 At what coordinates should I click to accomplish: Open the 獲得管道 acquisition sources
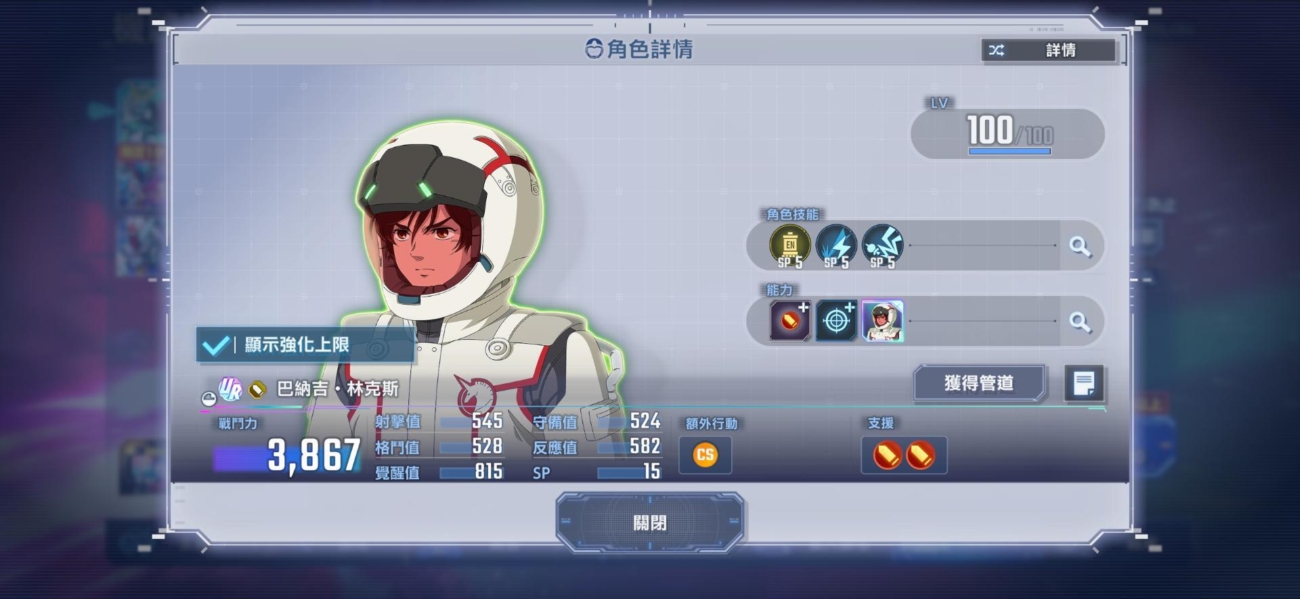(x=979, y=382)
